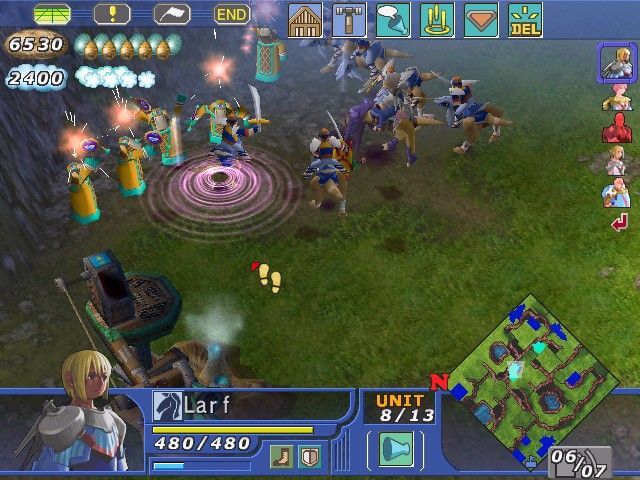Choose the golden pedestal icon
The image size is (640, 480).
pos(437,20)
